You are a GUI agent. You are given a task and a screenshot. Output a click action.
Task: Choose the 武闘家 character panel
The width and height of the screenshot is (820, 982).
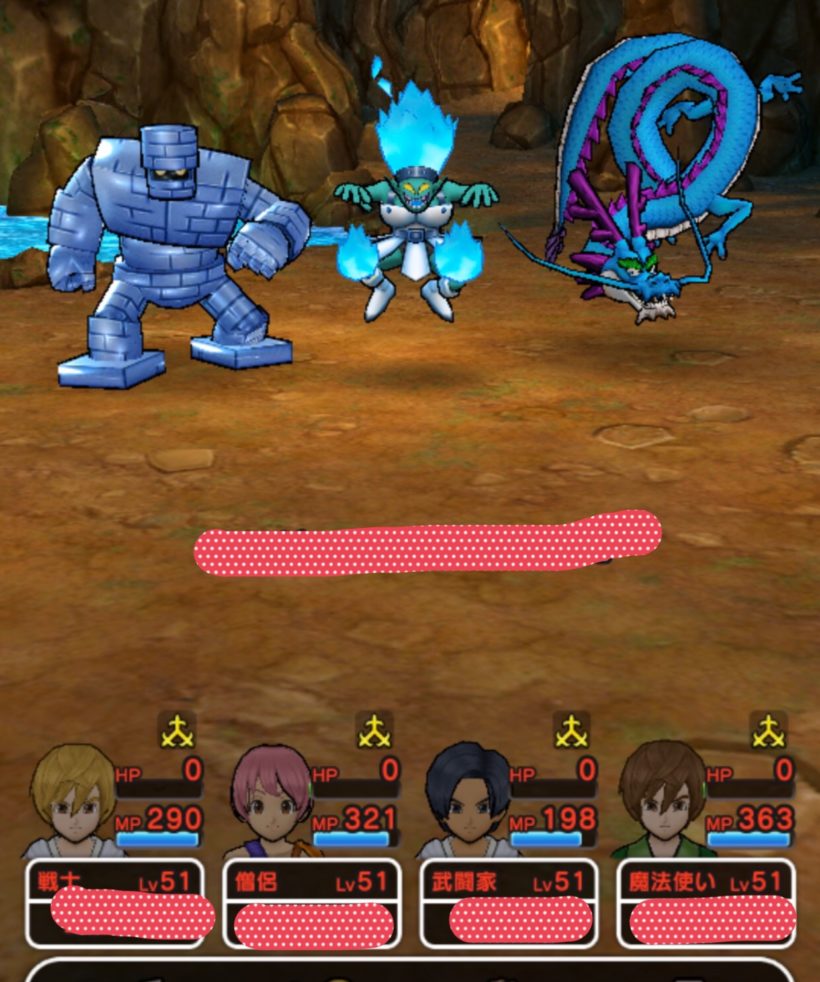click(x=508, y=902)
